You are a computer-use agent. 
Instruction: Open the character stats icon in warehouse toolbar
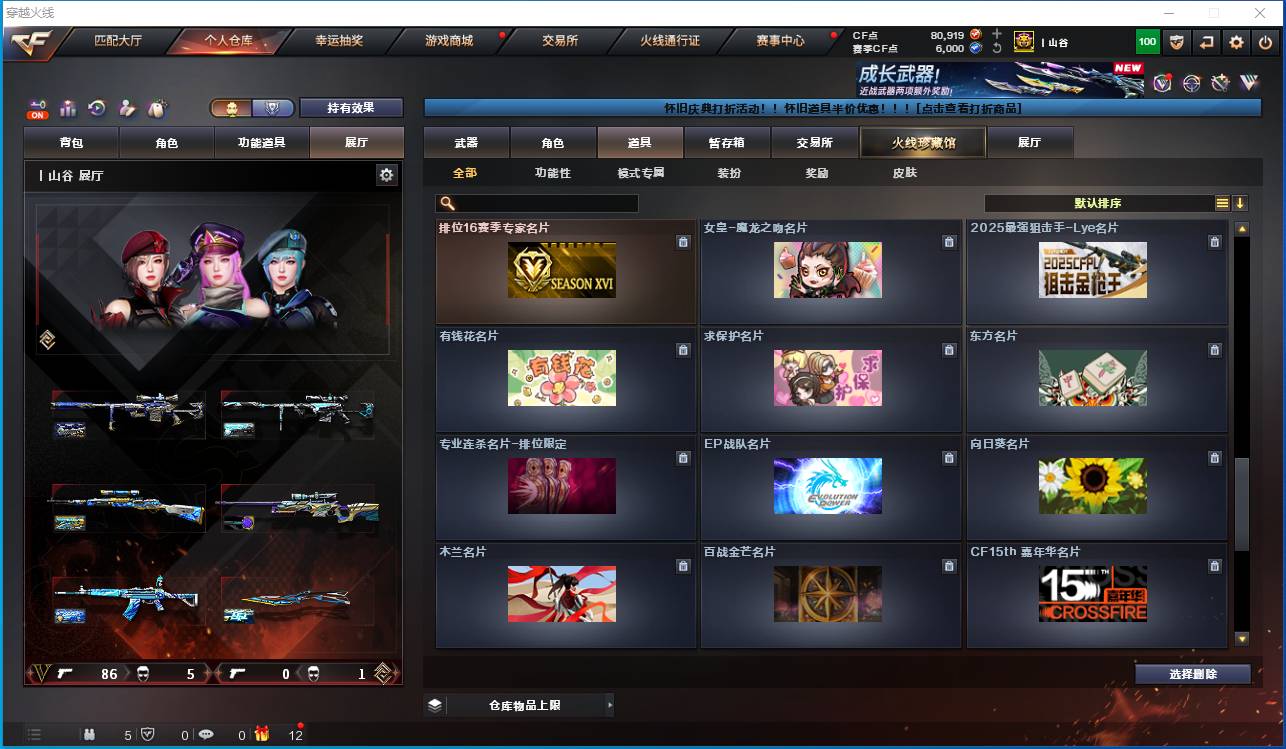pyautogui.click(x=67, y=105)
